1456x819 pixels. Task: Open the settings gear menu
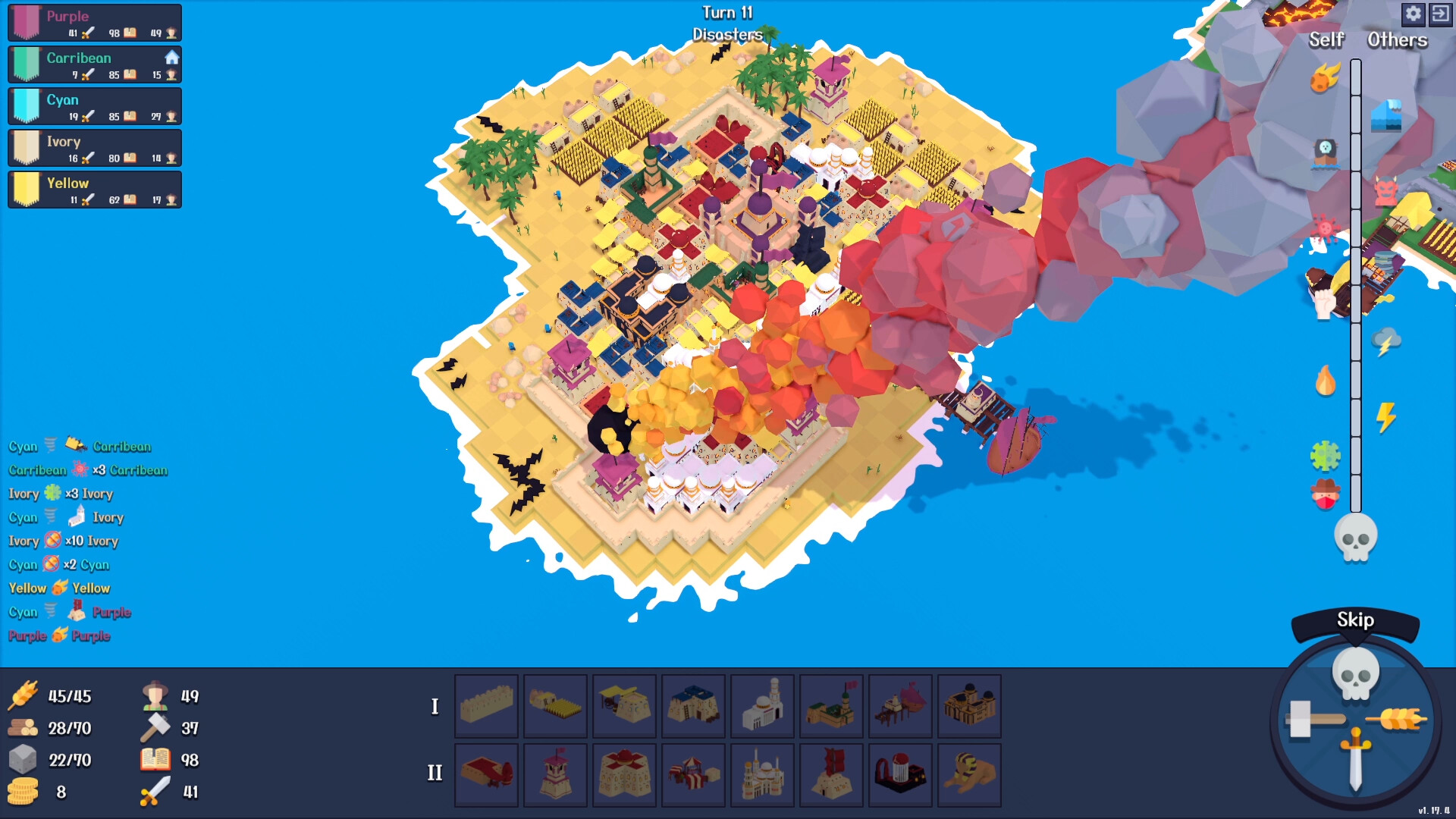(1414, 14)
